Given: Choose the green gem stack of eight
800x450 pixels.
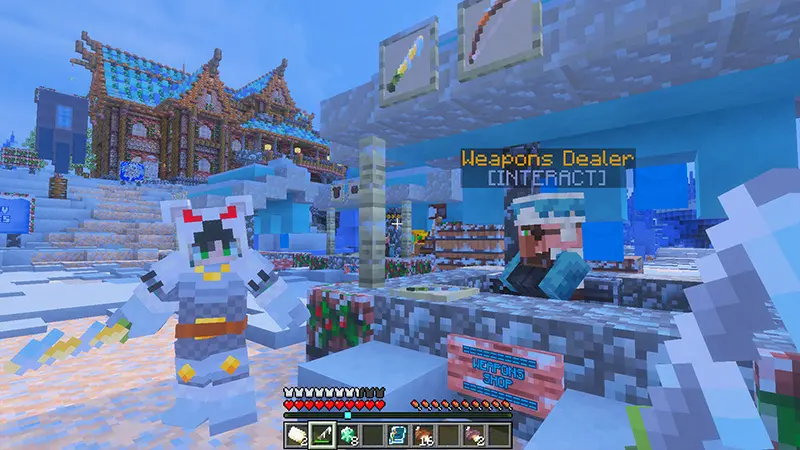Looking at the screenshot, I should [x=348, y=433].
